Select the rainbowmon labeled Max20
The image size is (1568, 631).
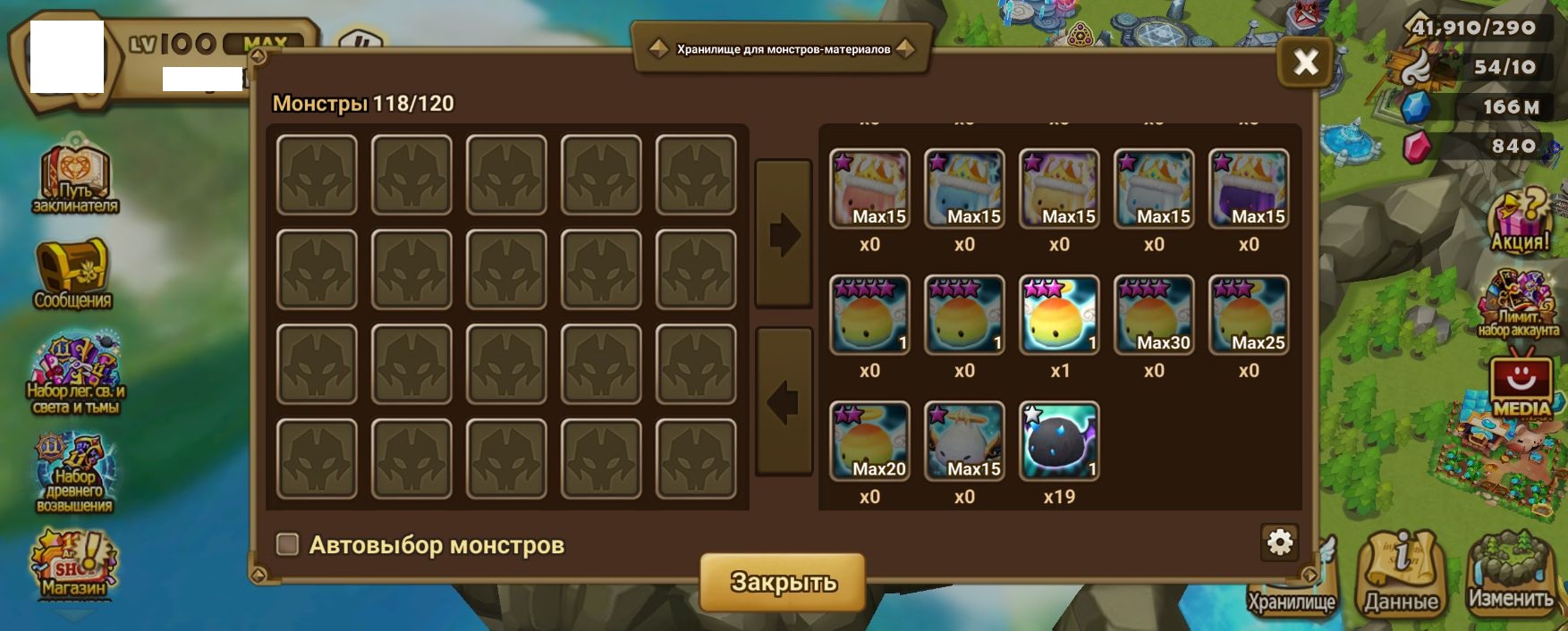tap(869, 441)
